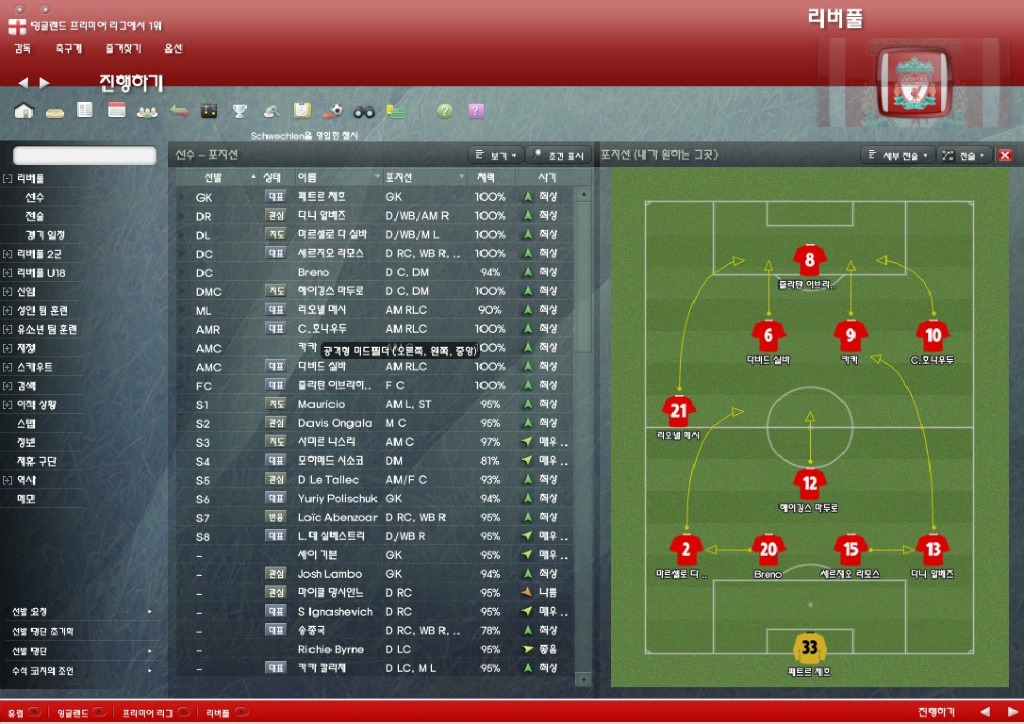Open 수석 코치의 조언 assistant advice

tap(43, 671)
